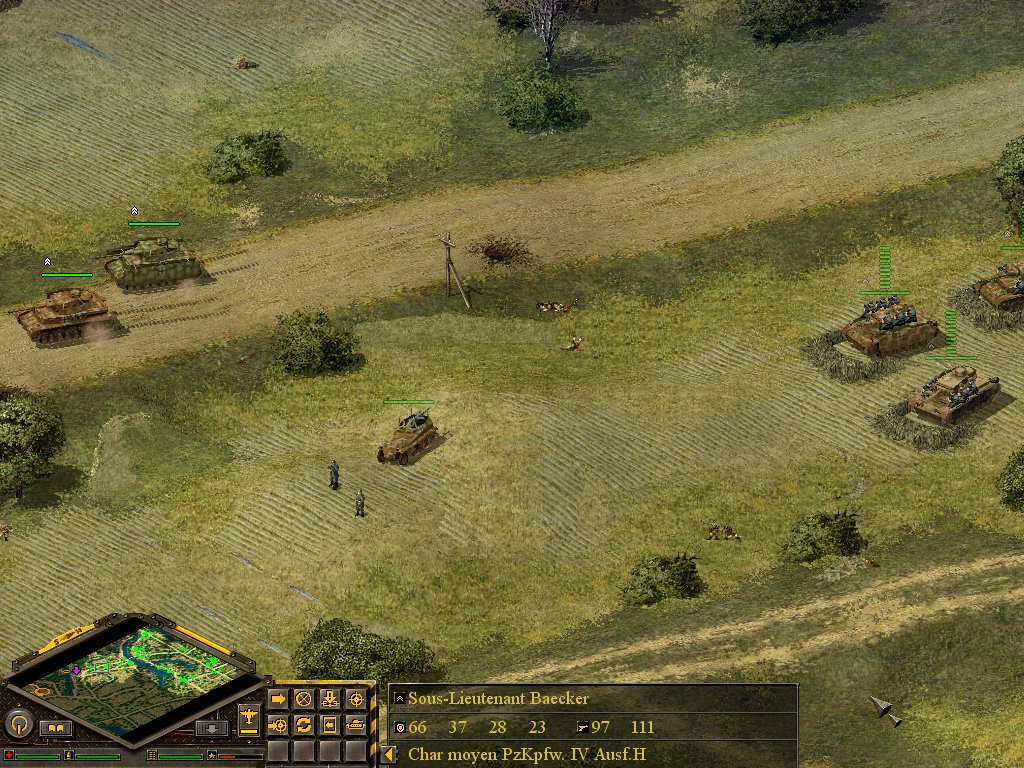The width and height of the screenshot is (1024, 768).
Task: Open the game menu power button
Action: [x=20, y=724]
